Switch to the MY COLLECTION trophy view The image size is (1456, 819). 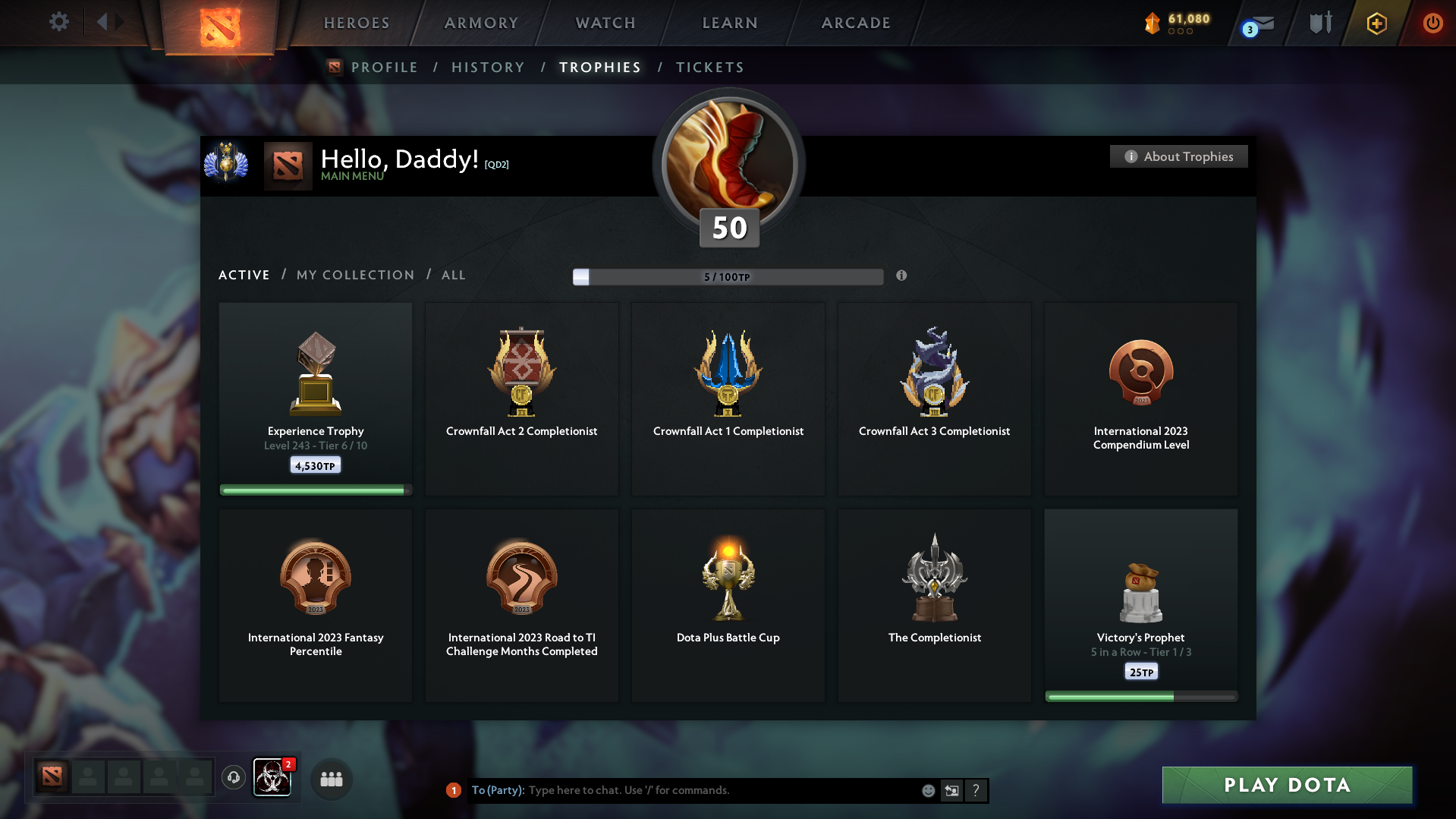click(354, 275)
